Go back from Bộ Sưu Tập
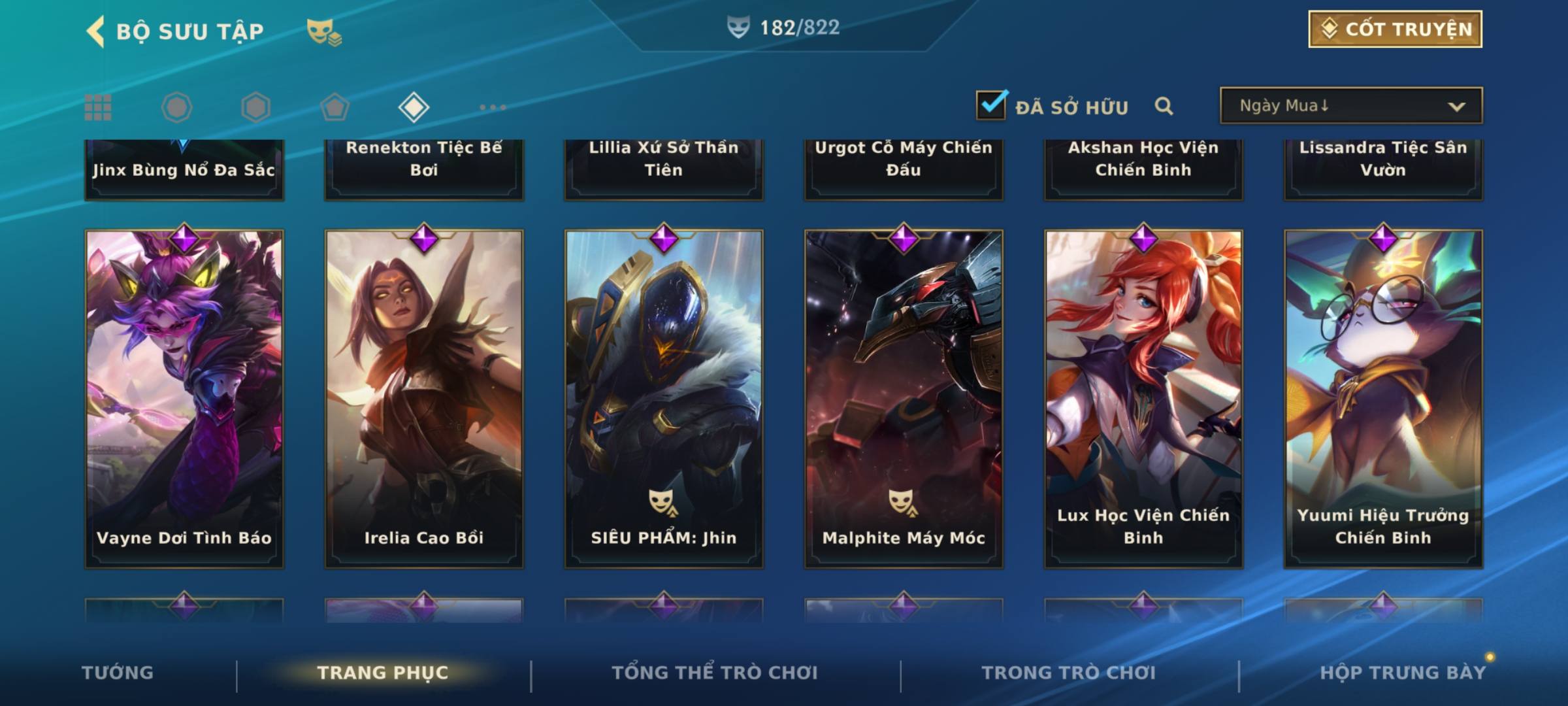Screen dimensions: 1568x706 (96, 31)
